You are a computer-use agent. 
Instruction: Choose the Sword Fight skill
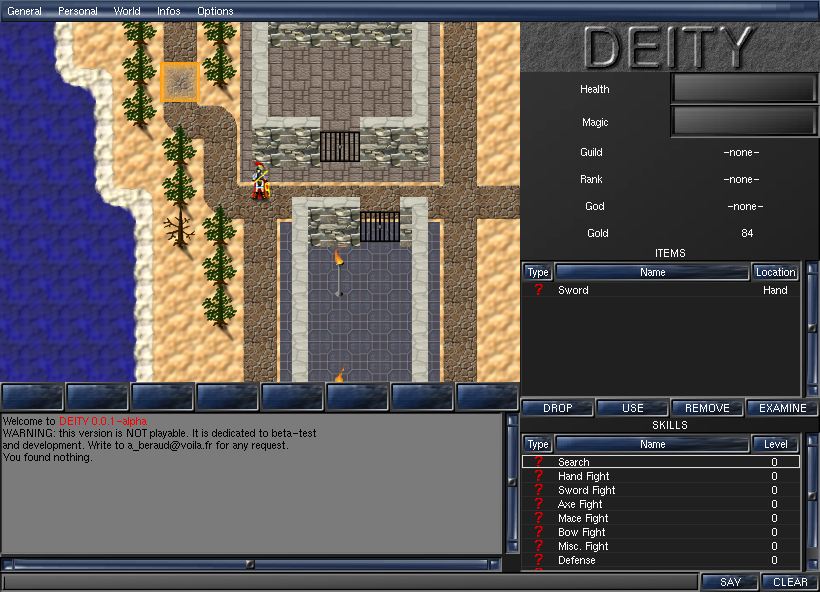[660, 490]
